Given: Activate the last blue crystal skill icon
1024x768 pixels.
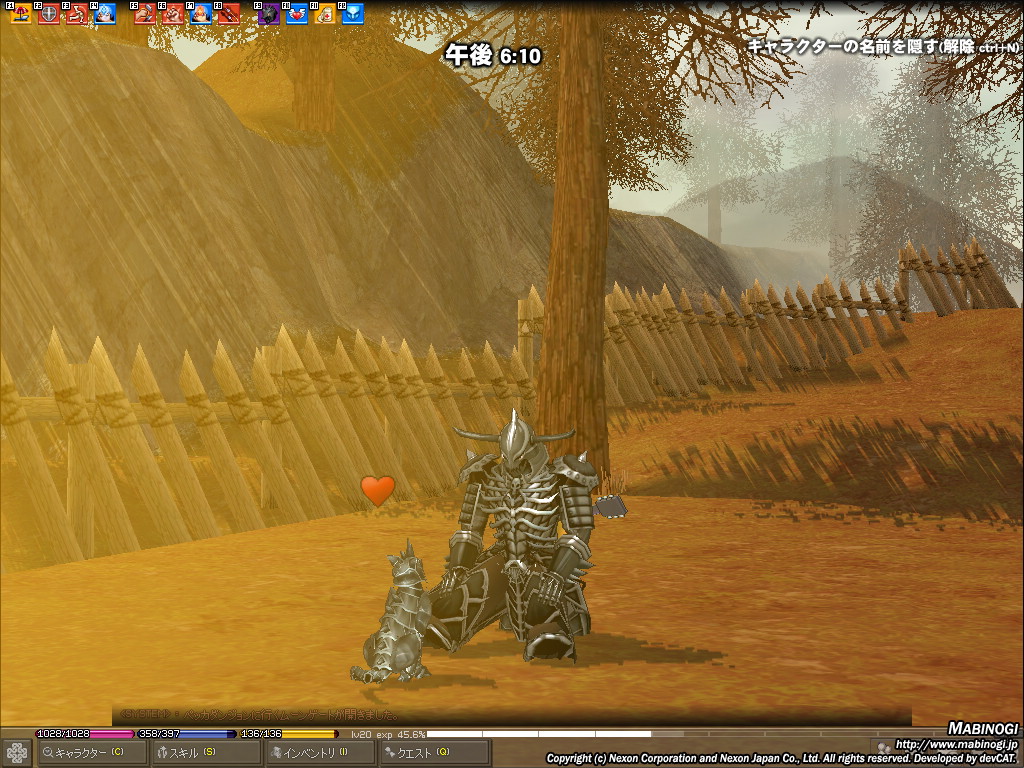Looking at the screenshot, I should 353,14.
